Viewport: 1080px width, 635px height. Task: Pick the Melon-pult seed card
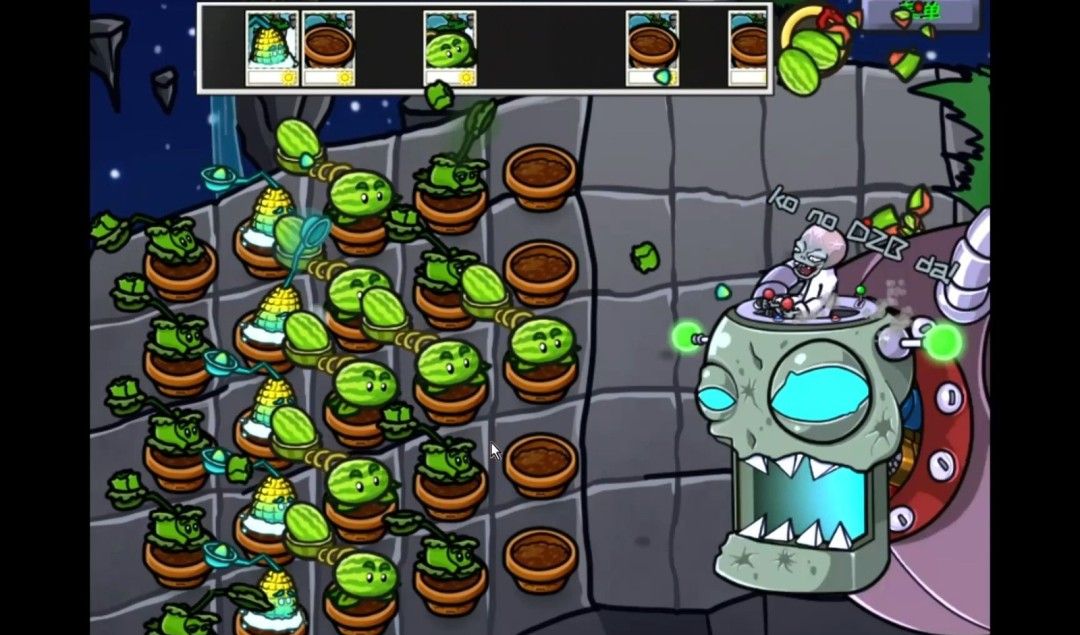450,48
